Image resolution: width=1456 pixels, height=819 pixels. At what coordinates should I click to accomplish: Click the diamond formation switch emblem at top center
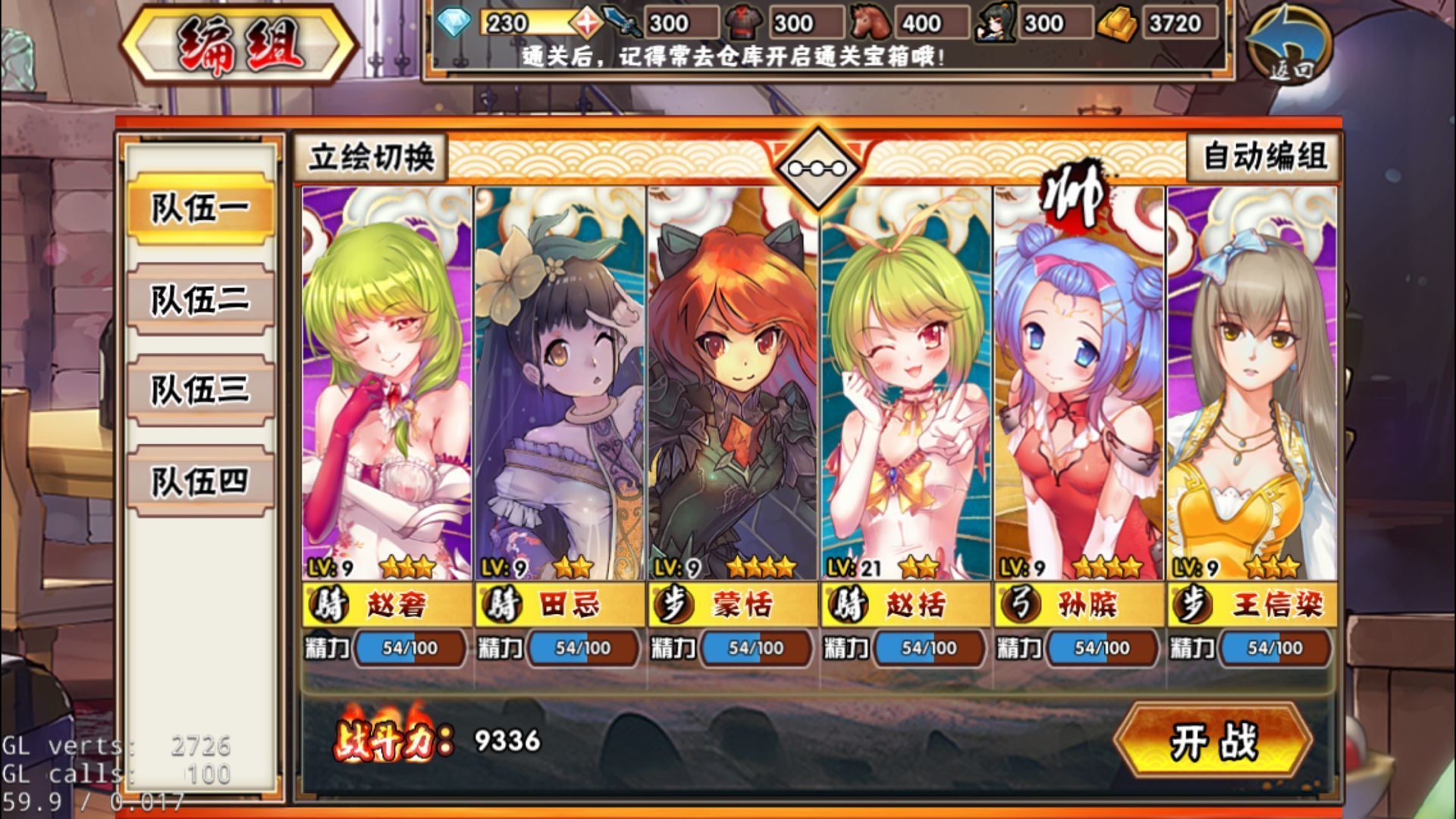point(819,161)
